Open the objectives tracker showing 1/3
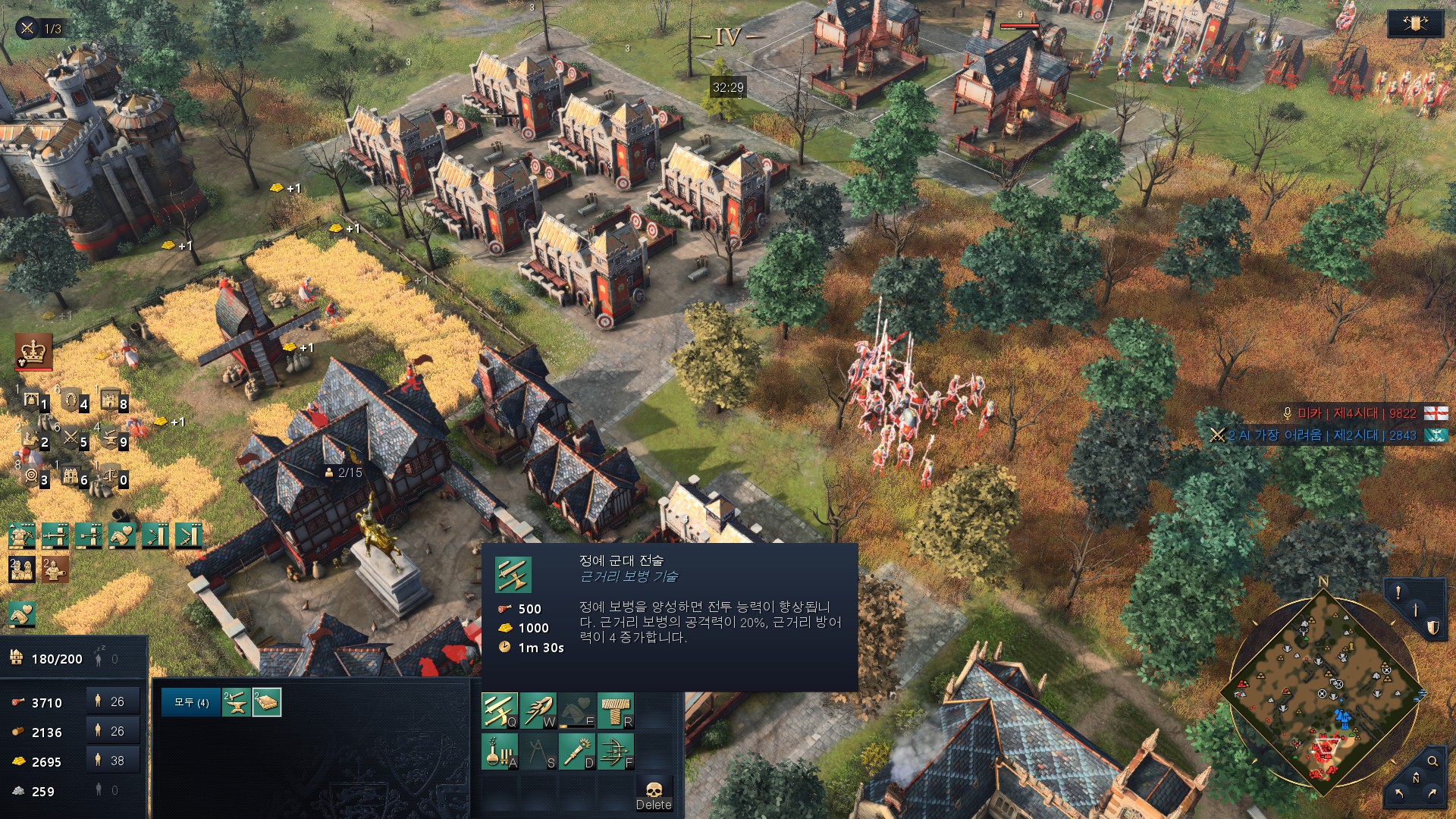1456x819 pixels. tap(41, 29)
